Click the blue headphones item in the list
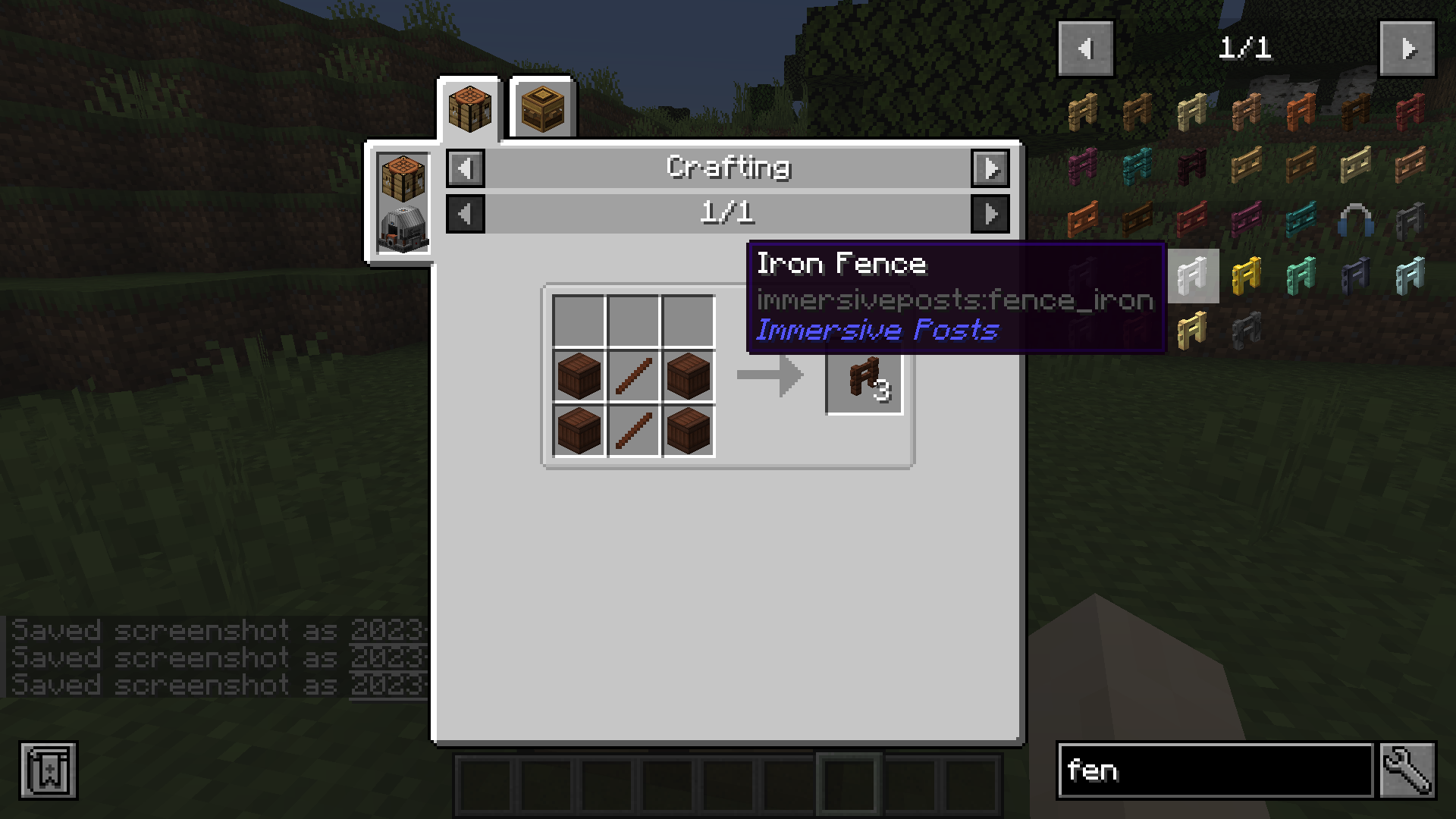Viewport: 1456px width, 819px height. (1355, 221)
